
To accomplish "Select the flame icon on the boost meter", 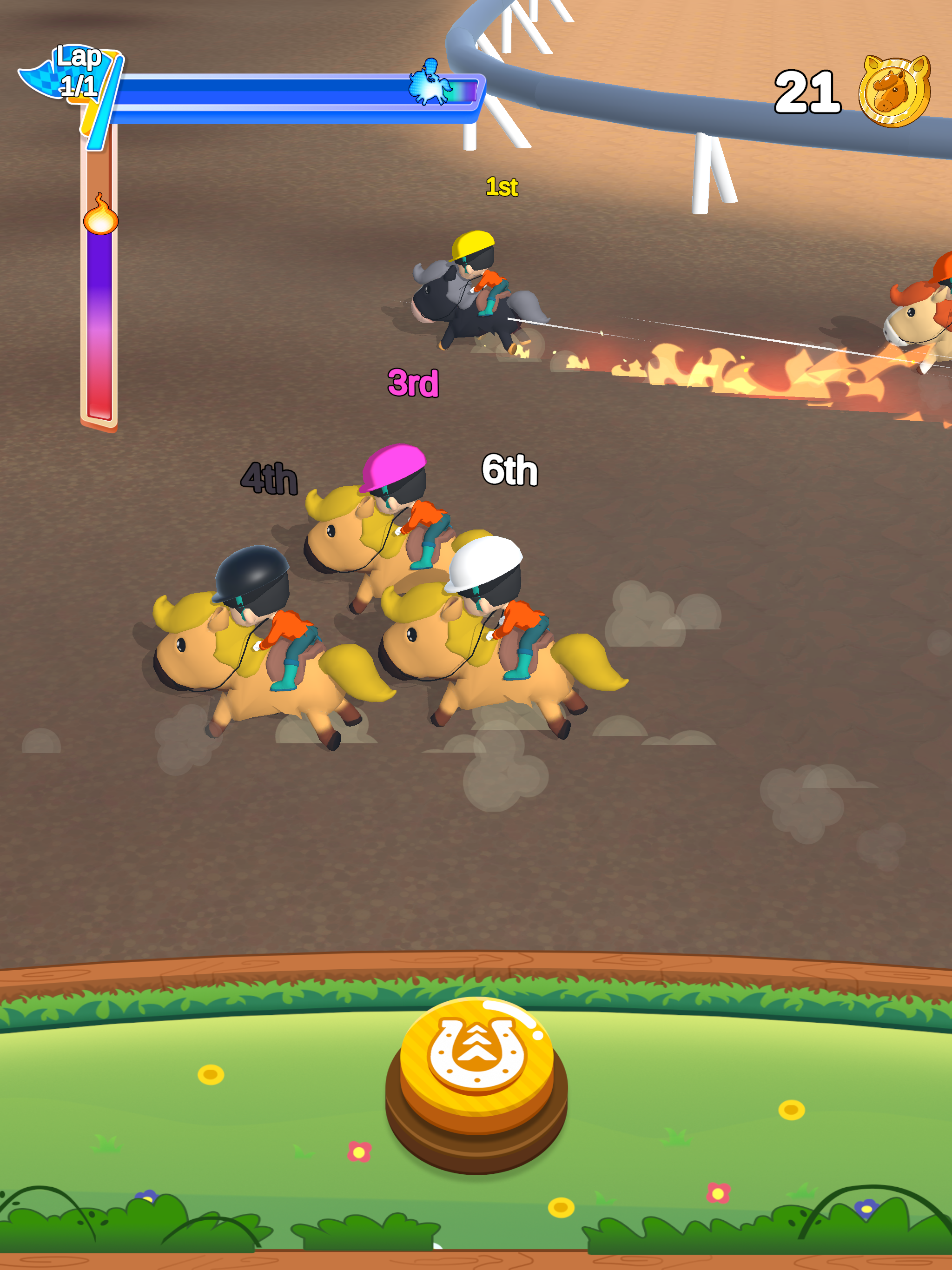I will pos(100,220).
